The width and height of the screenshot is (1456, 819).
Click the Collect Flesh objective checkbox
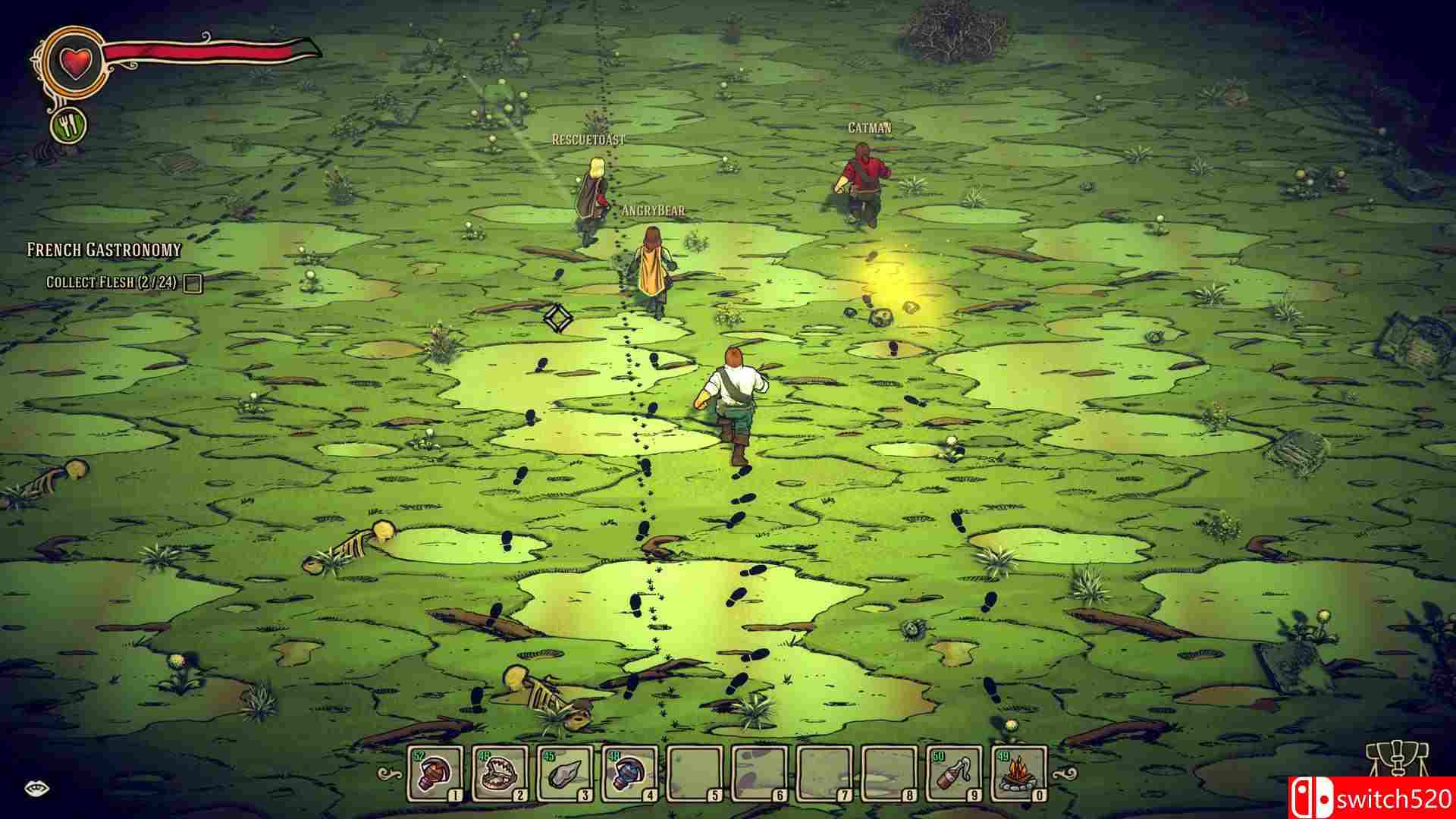tap(193, 283)
